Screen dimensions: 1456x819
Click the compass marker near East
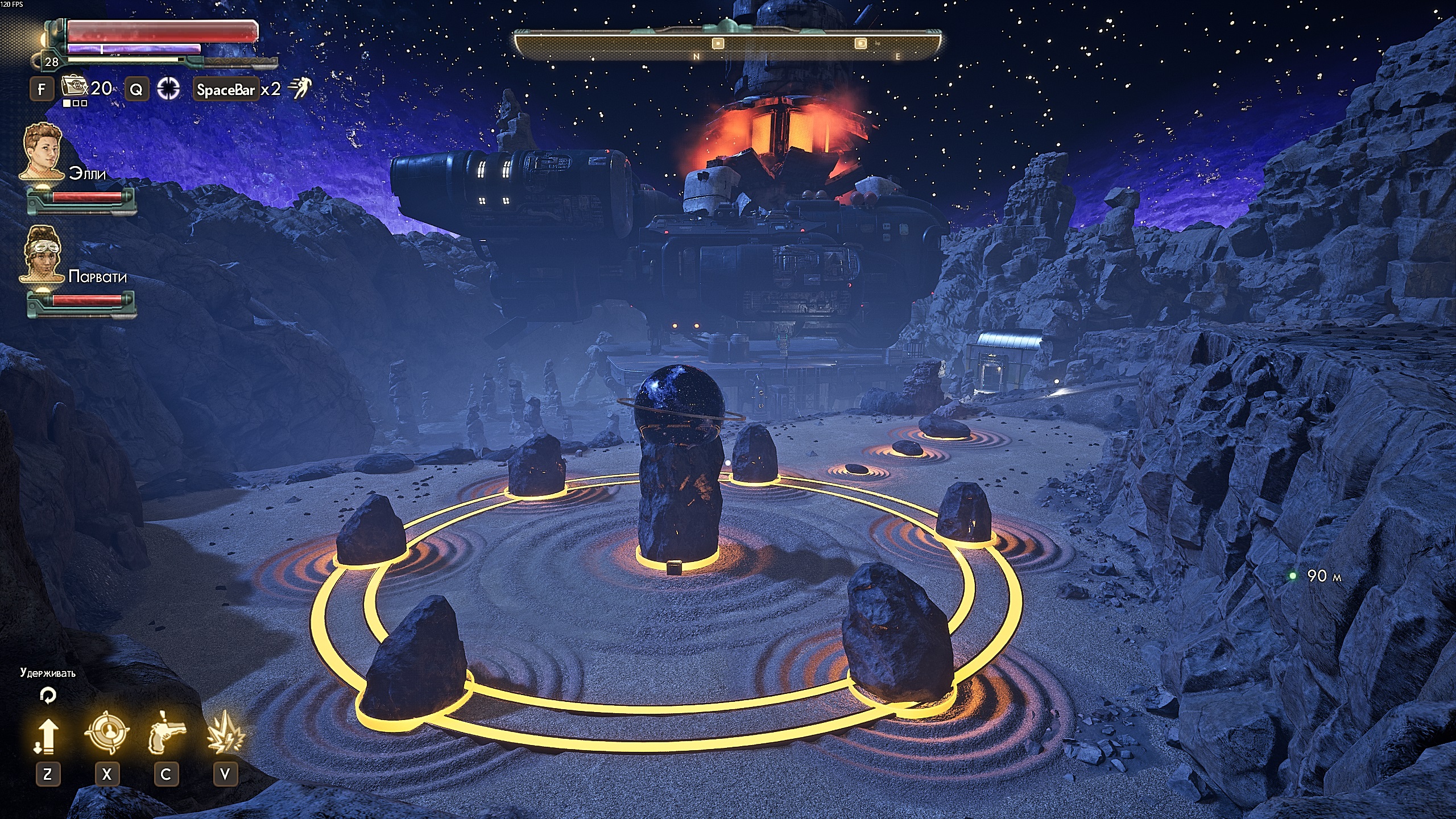[861, 43]
